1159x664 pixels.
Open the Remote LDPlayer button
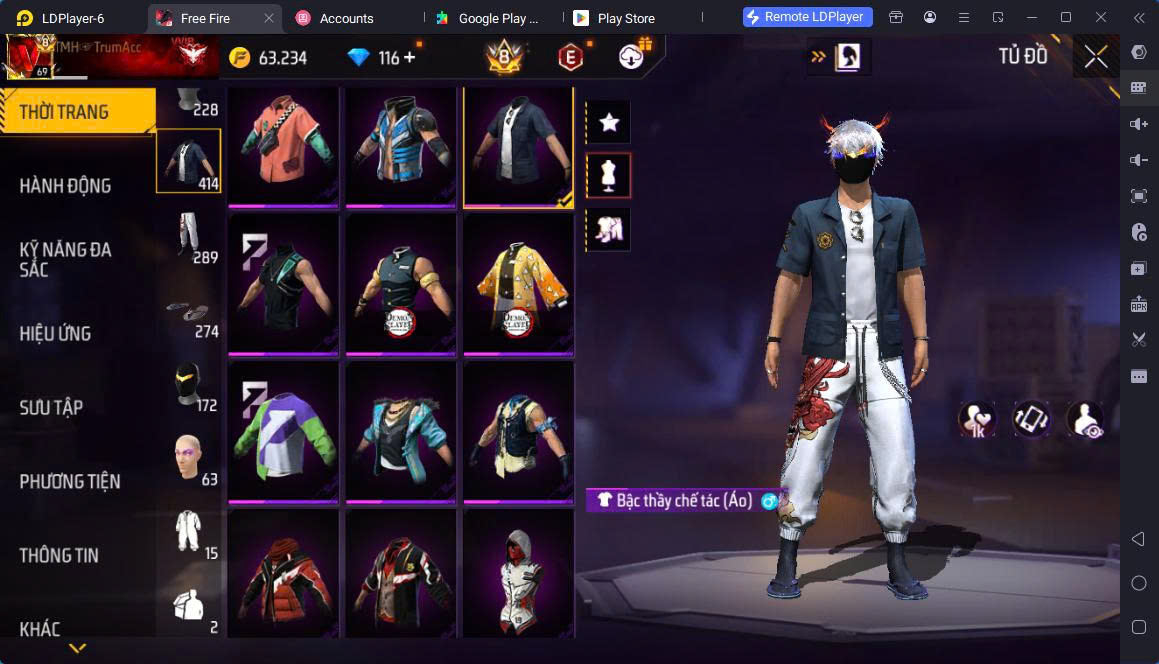(808, 17)
